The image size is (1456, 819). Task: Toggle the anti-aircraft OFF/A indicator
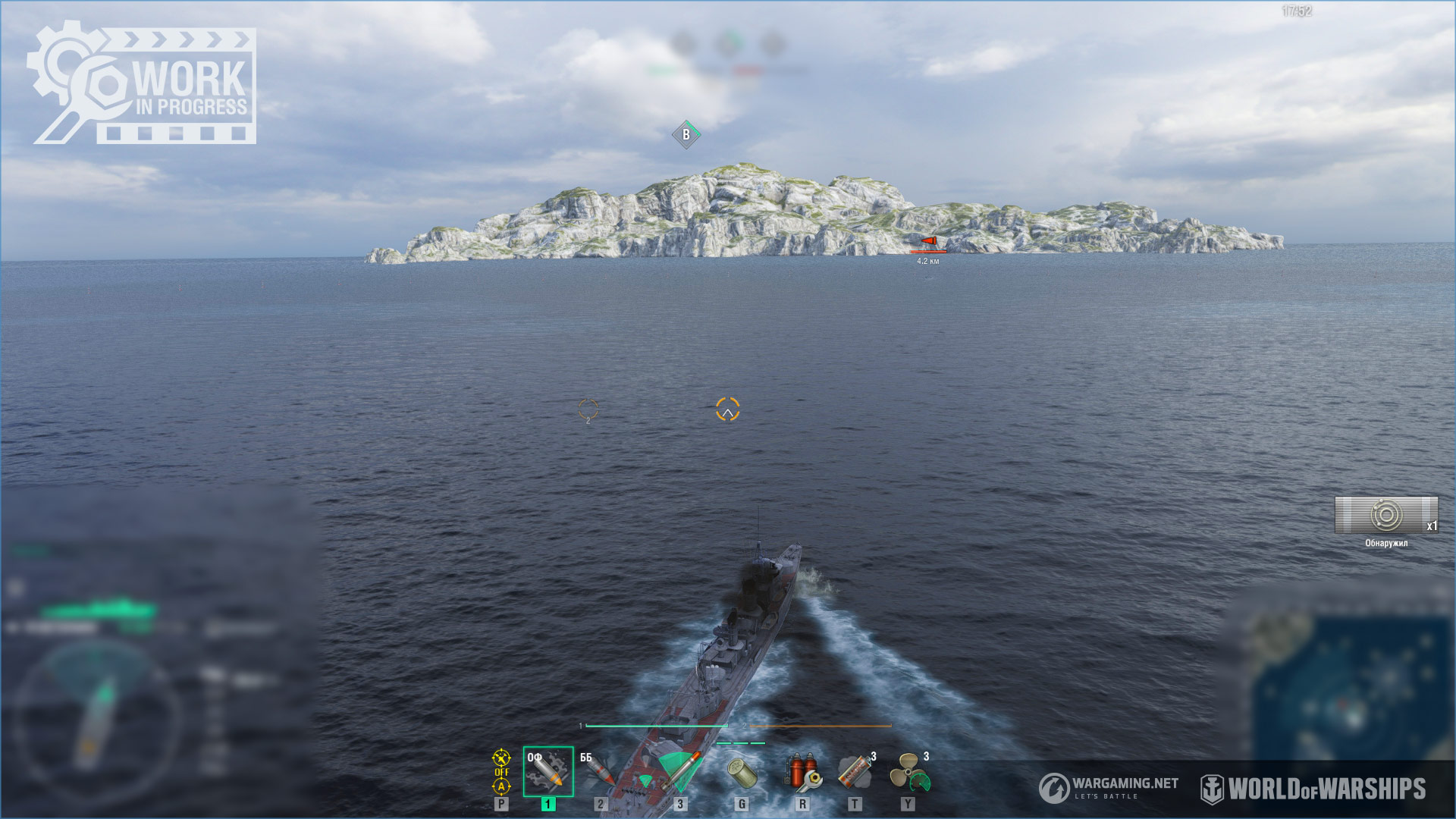(501, 771)
